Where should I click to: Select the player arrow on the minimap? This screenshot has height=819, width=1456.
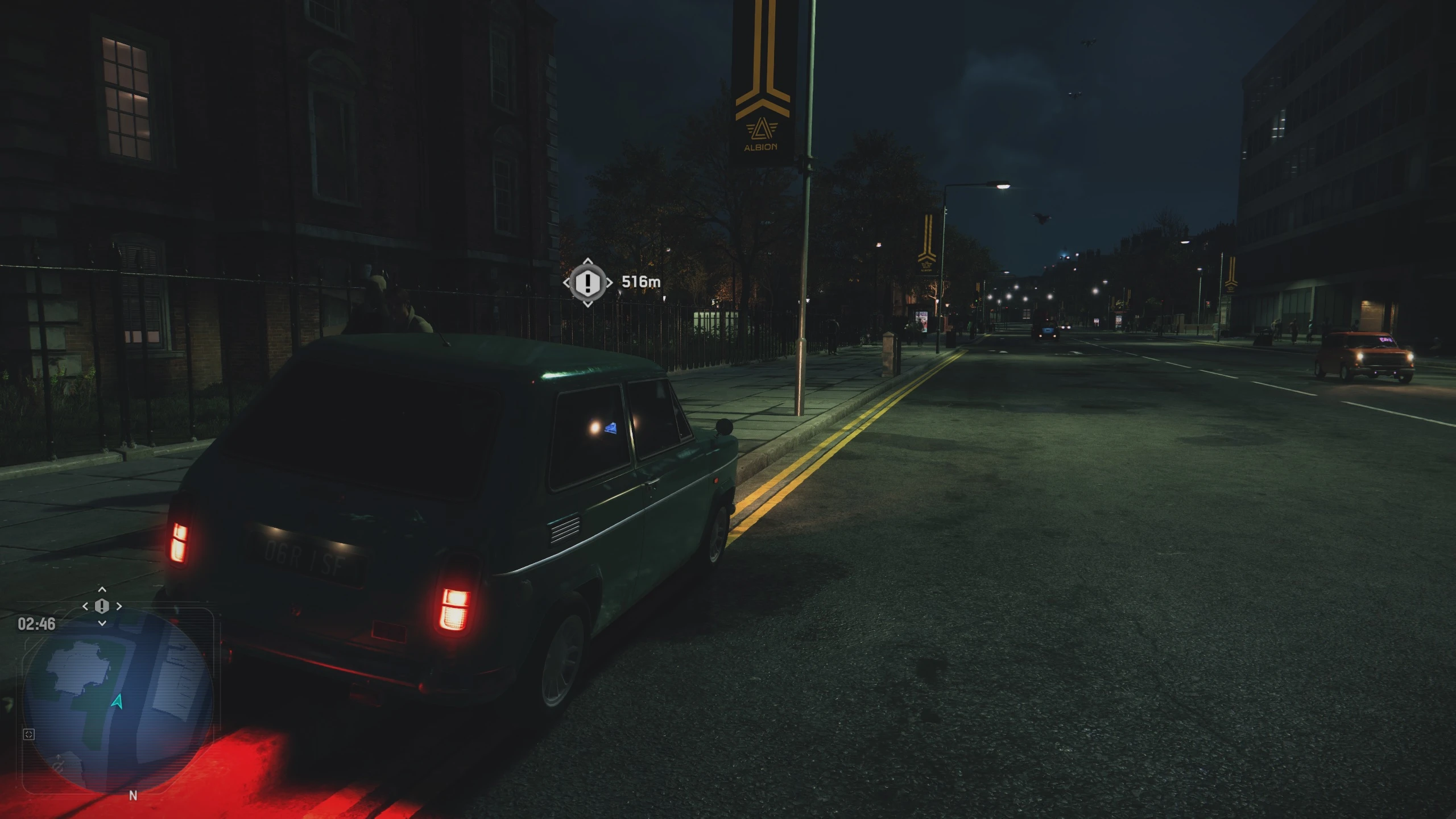click(x=117, y=702)
